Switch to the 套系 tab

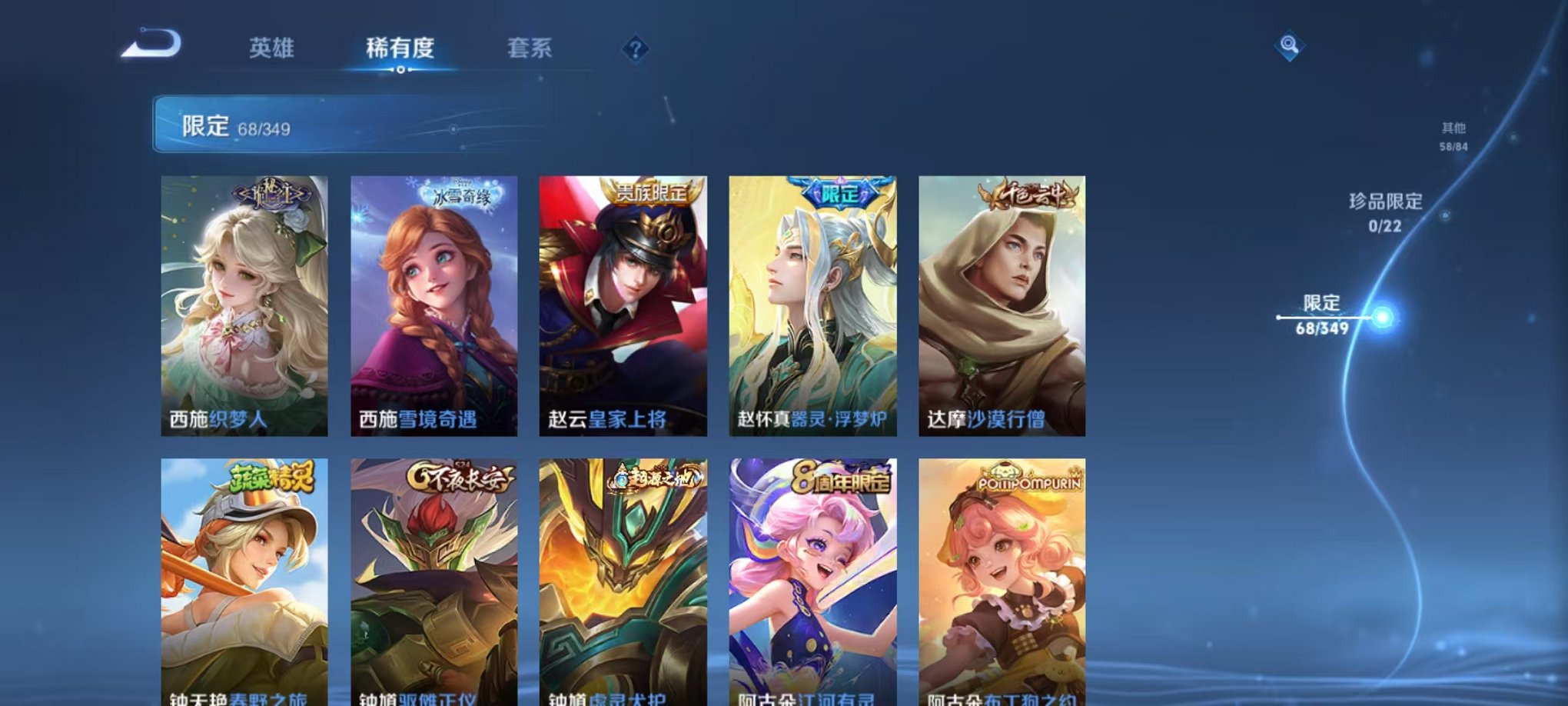coord(538,46)
